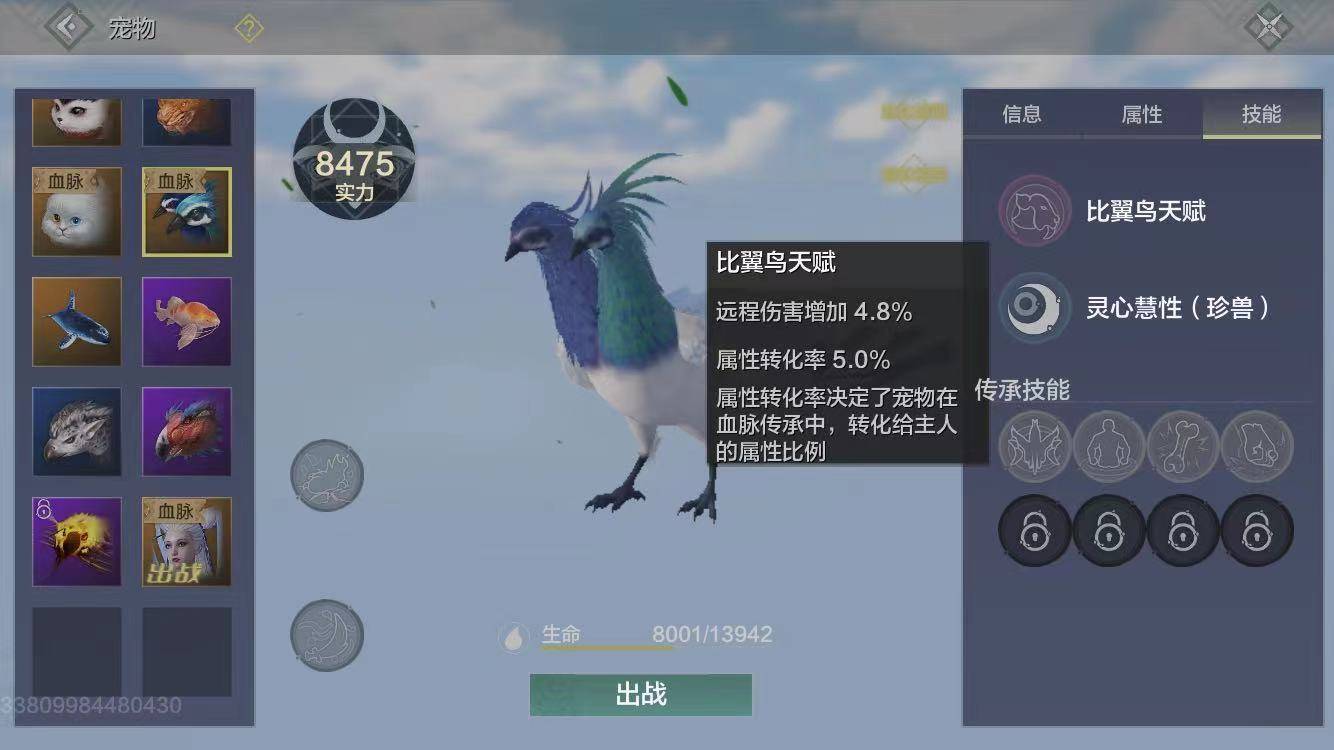Switch to the 信息 tab

[x=1020, y=114]
